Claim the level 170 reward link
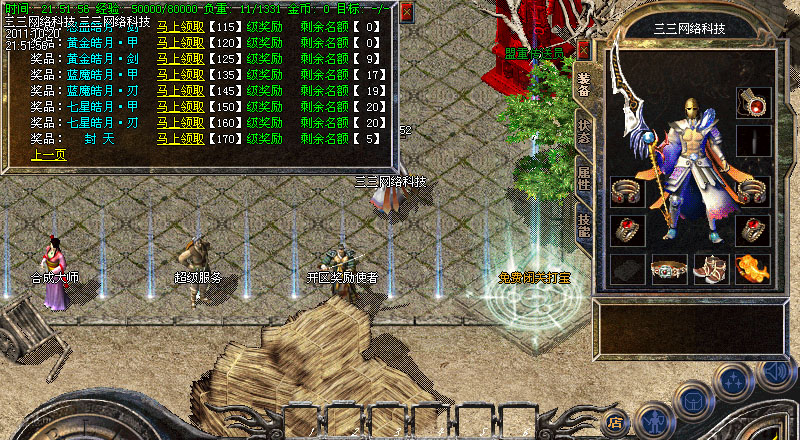Image resolution: width=800 pixels, height=440 pixels. point(180,138)
